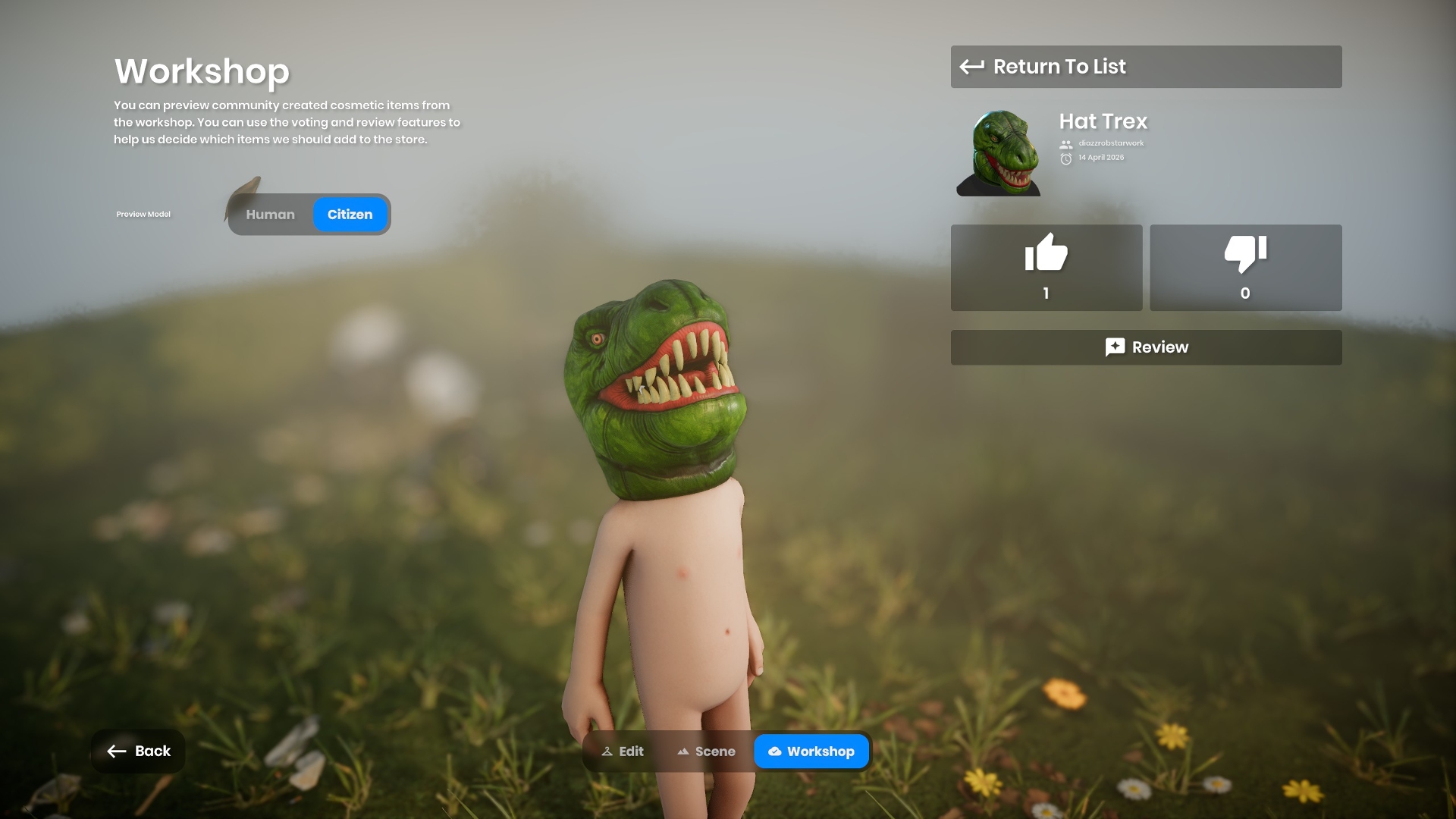Switch to the Edit tab
This screenshot has width=1456, height=819.
tap(623, 752)
